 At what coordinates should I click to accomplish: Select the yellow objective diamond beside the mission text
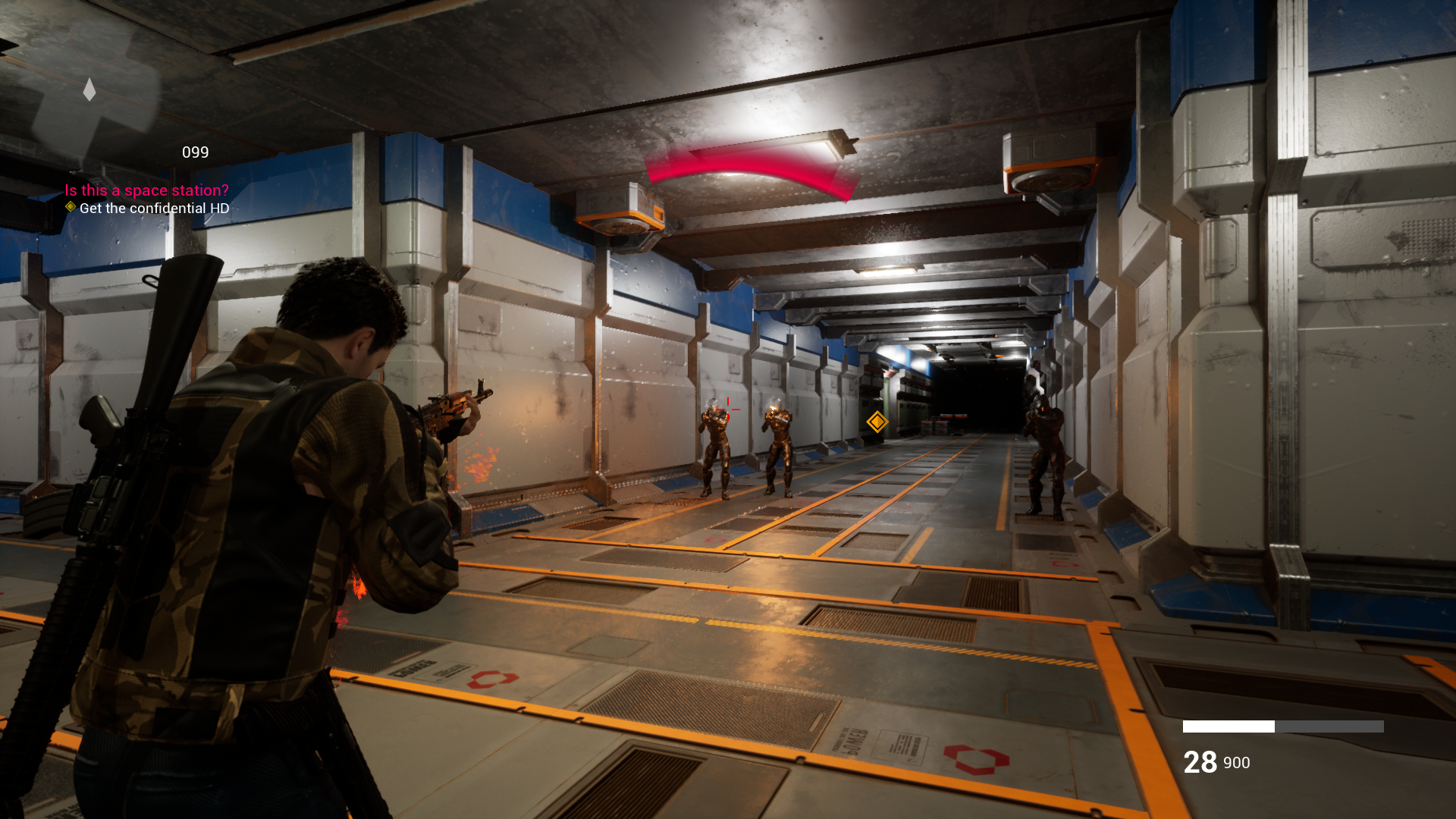pyautogui.click(x=69, y=206)
